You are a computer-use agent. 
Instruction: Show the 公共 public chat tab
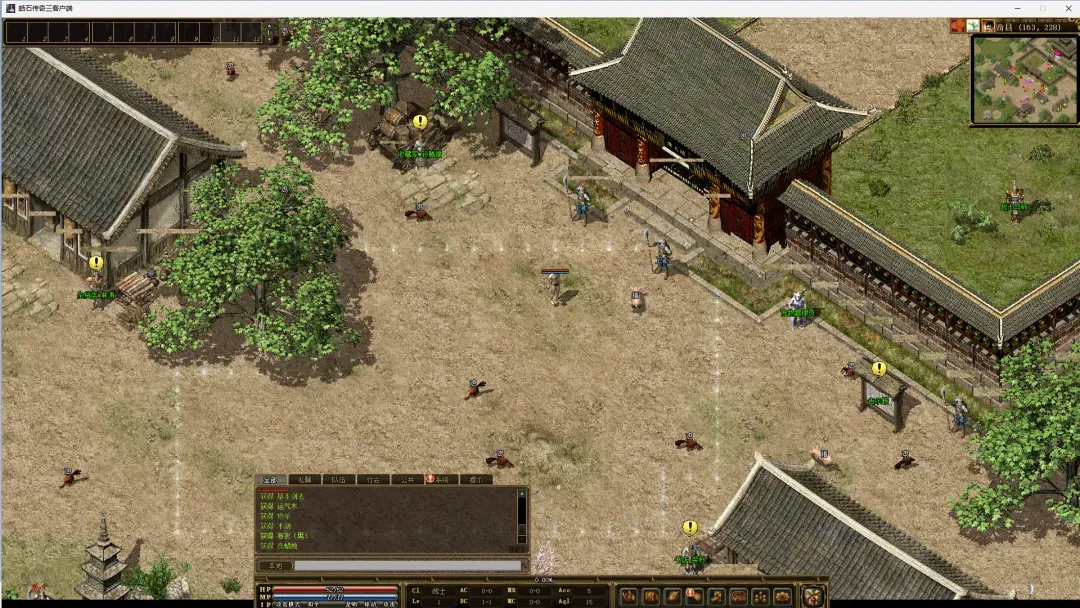point(407,479)
